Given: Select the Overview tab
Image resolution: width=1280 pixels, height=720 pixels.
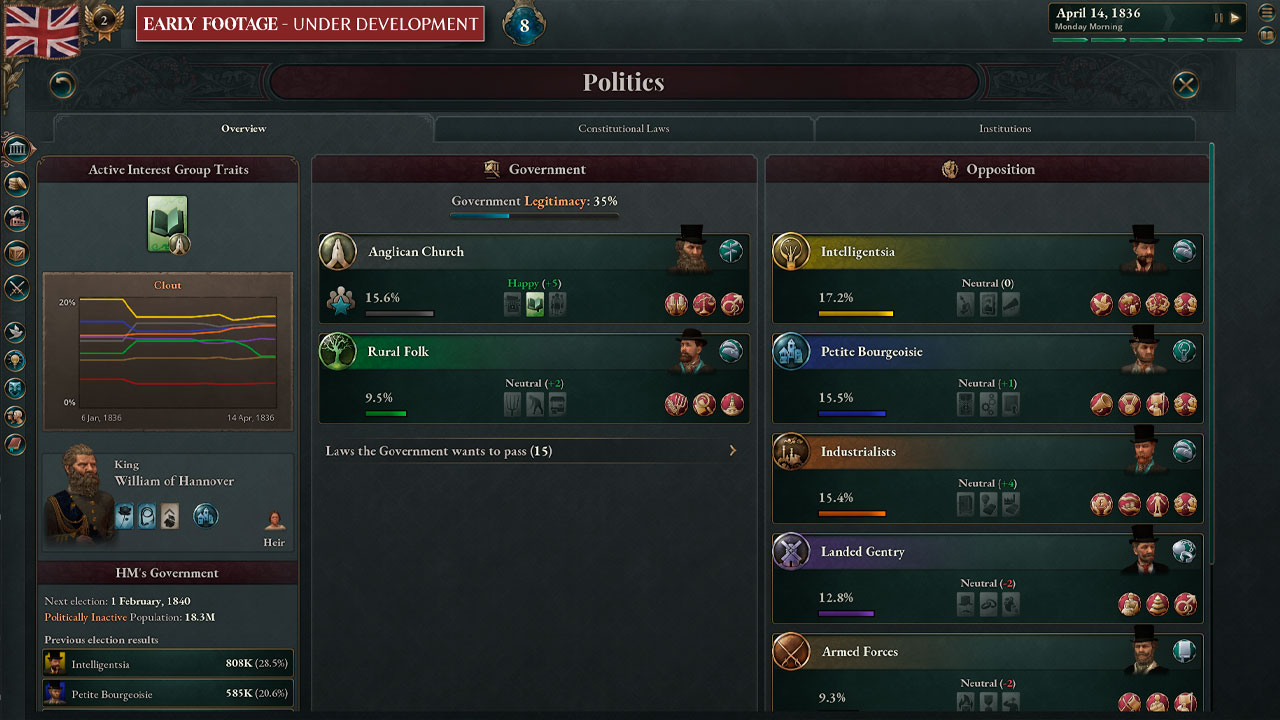Looking at the screenshot, I should pyautogui.click(x=244, y=129).
